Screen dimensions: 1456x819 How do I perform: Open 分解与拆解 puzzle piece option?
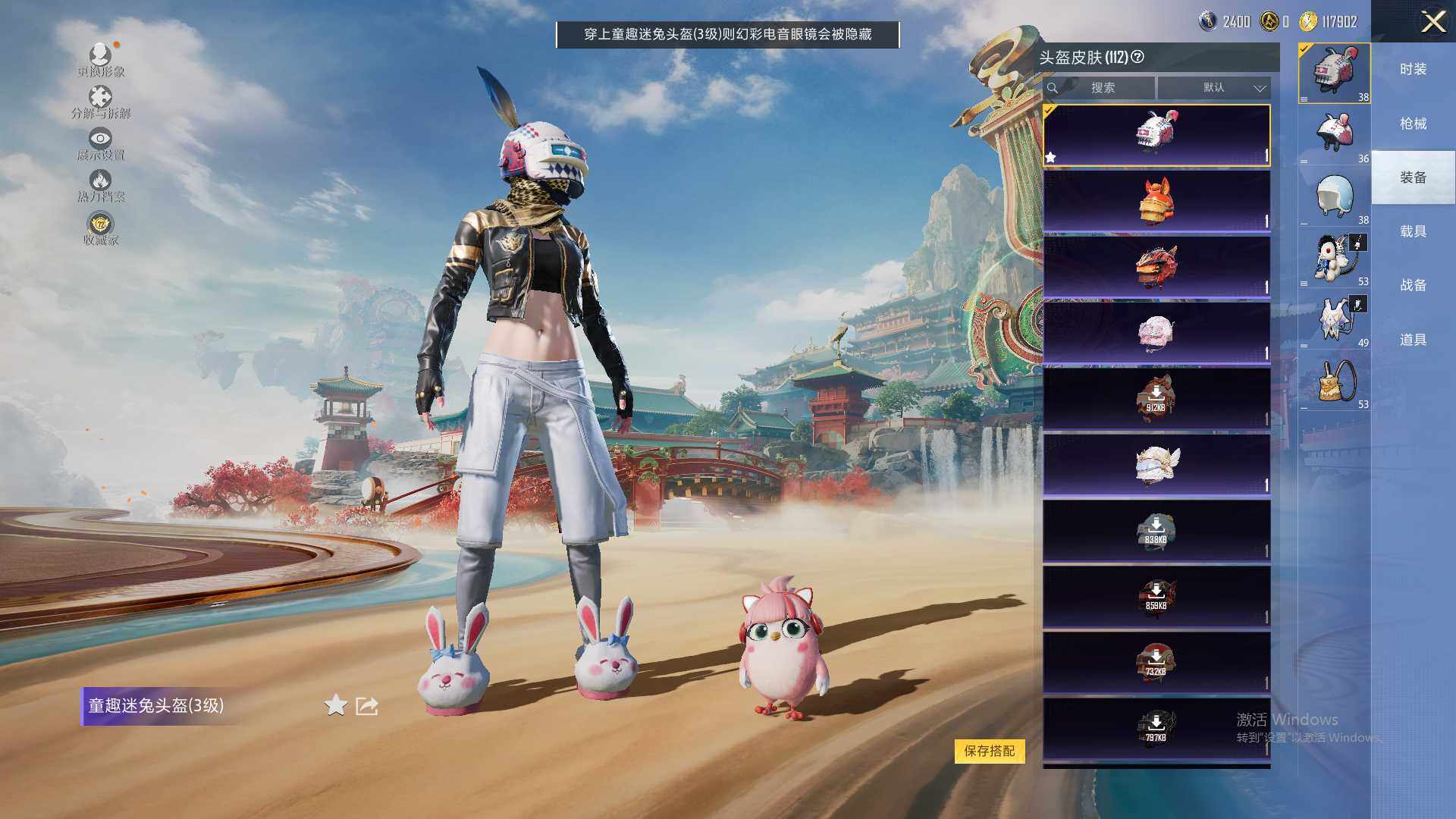pyautogui.click(x=100, y=102)
